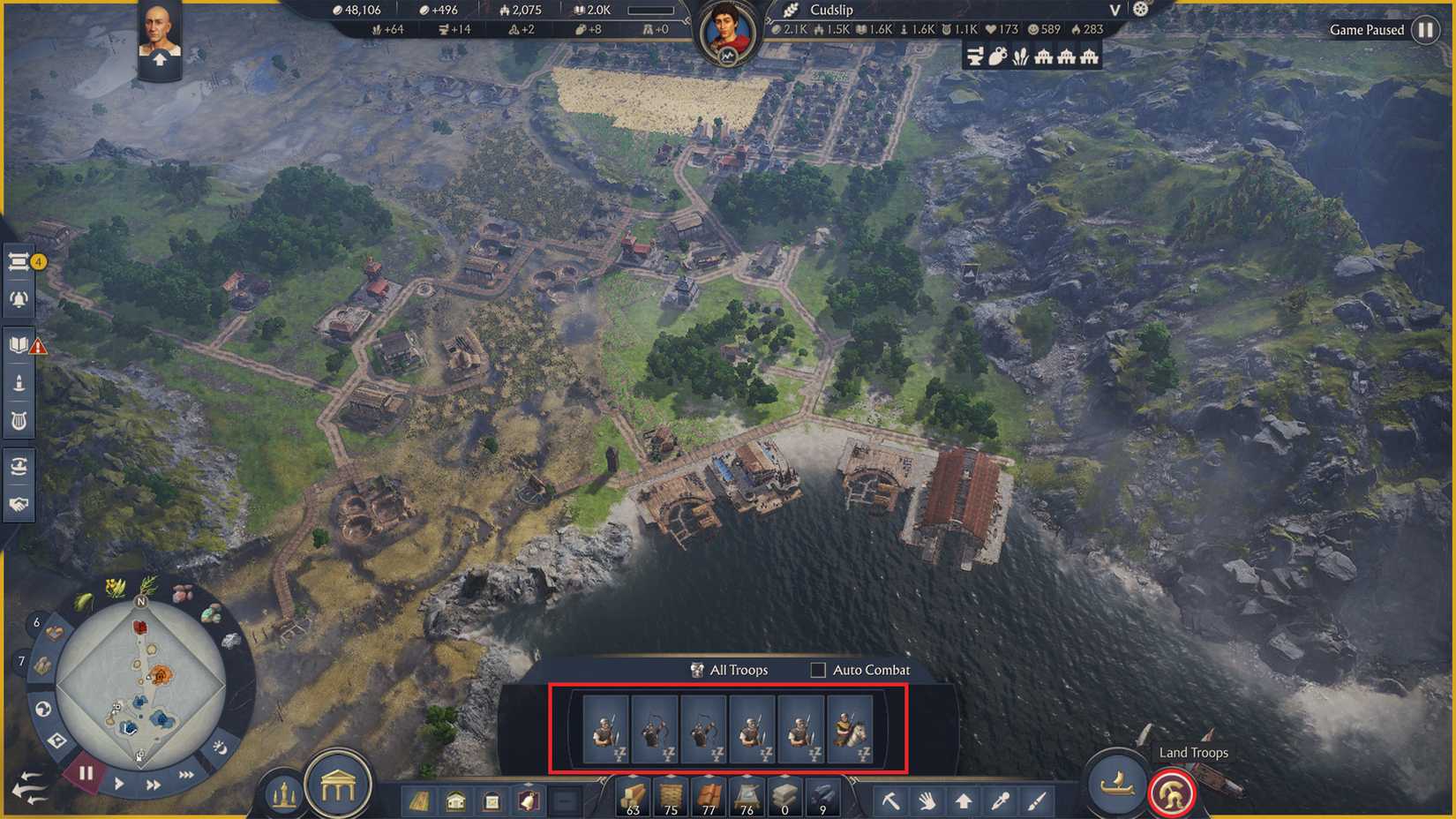
Task: Open the lyre music icon in the sidebar
Action: pyautogui.click(x=19, y=419)
